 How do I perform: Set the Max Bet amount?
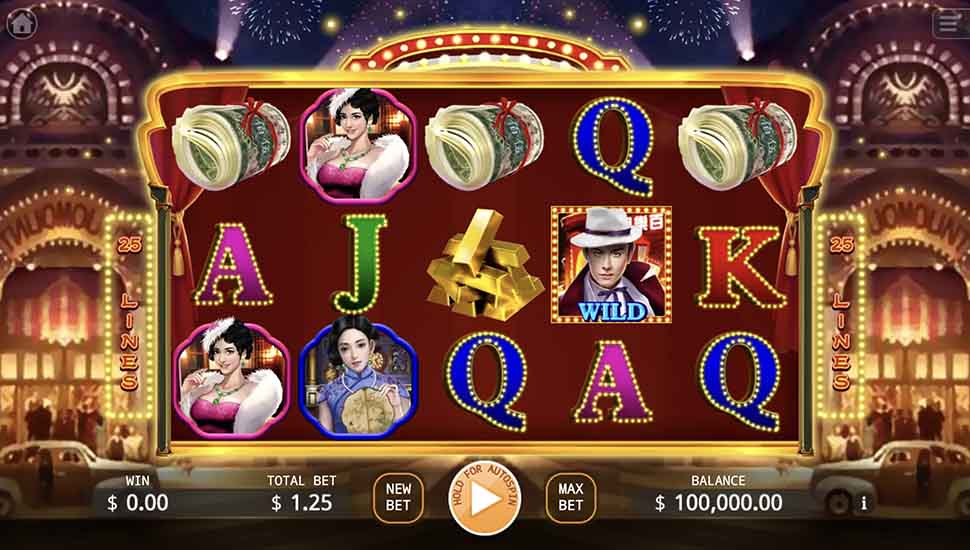point(570,498)
